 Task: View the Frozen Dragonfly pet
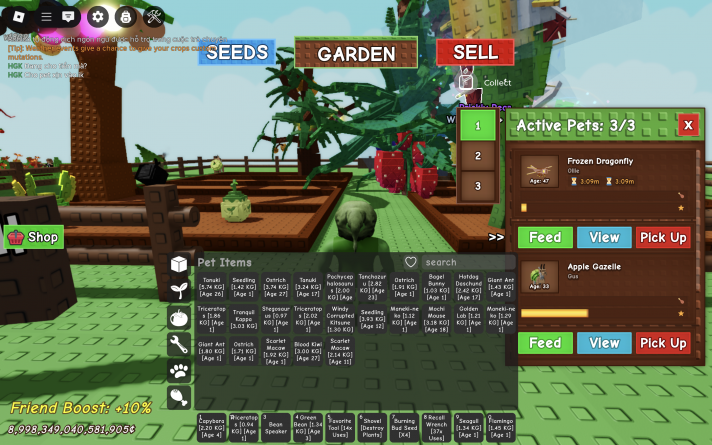click(x=604, y=237)
